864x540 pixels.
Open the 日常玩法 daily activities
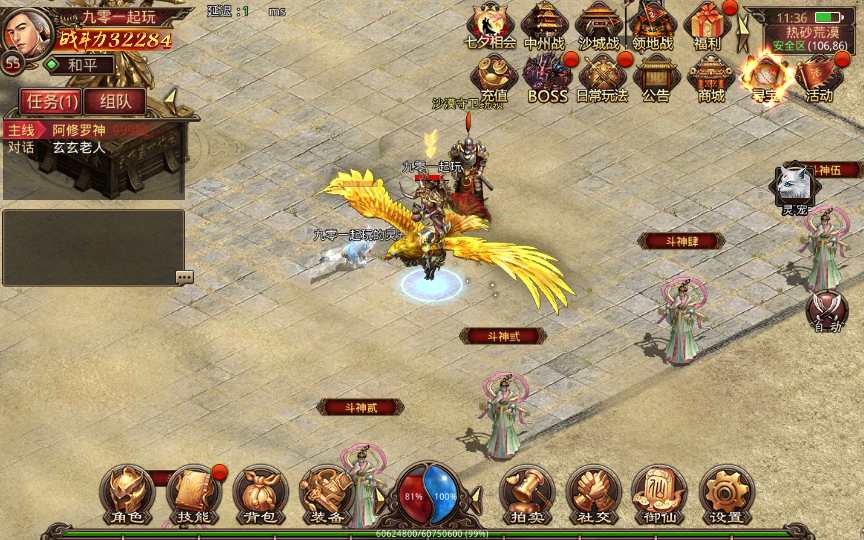click(602, 77)
